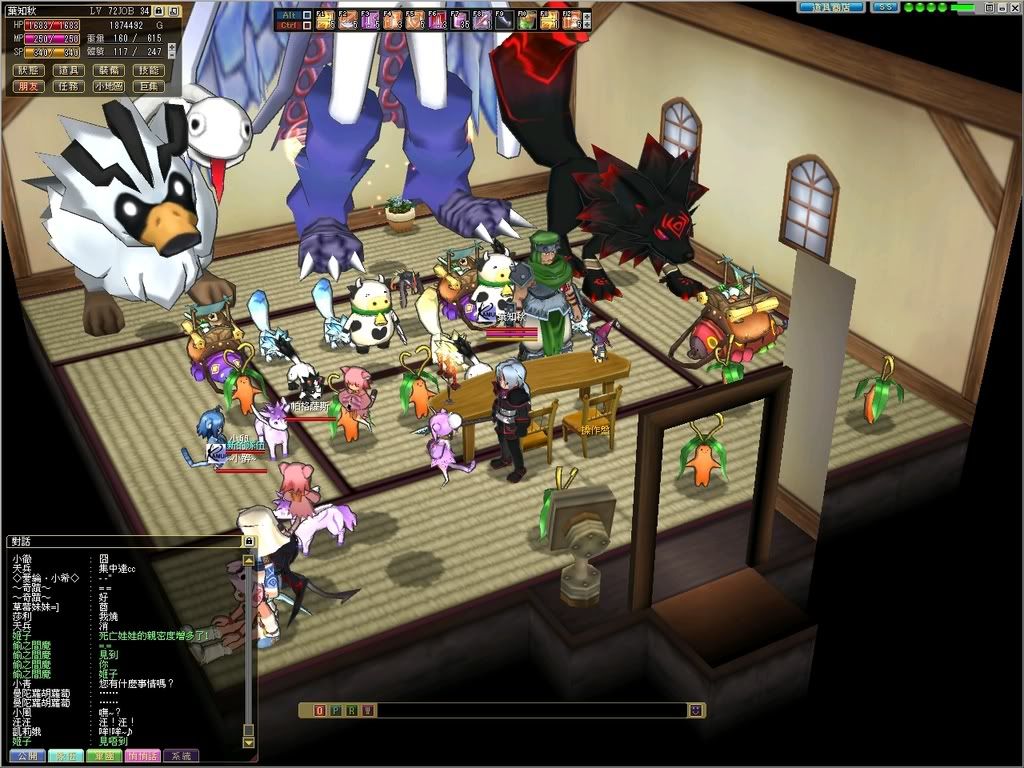This screenshot has height=768, width=1024.
Task: Open the 道具 item inventory
Action: (x=68, y=71)
